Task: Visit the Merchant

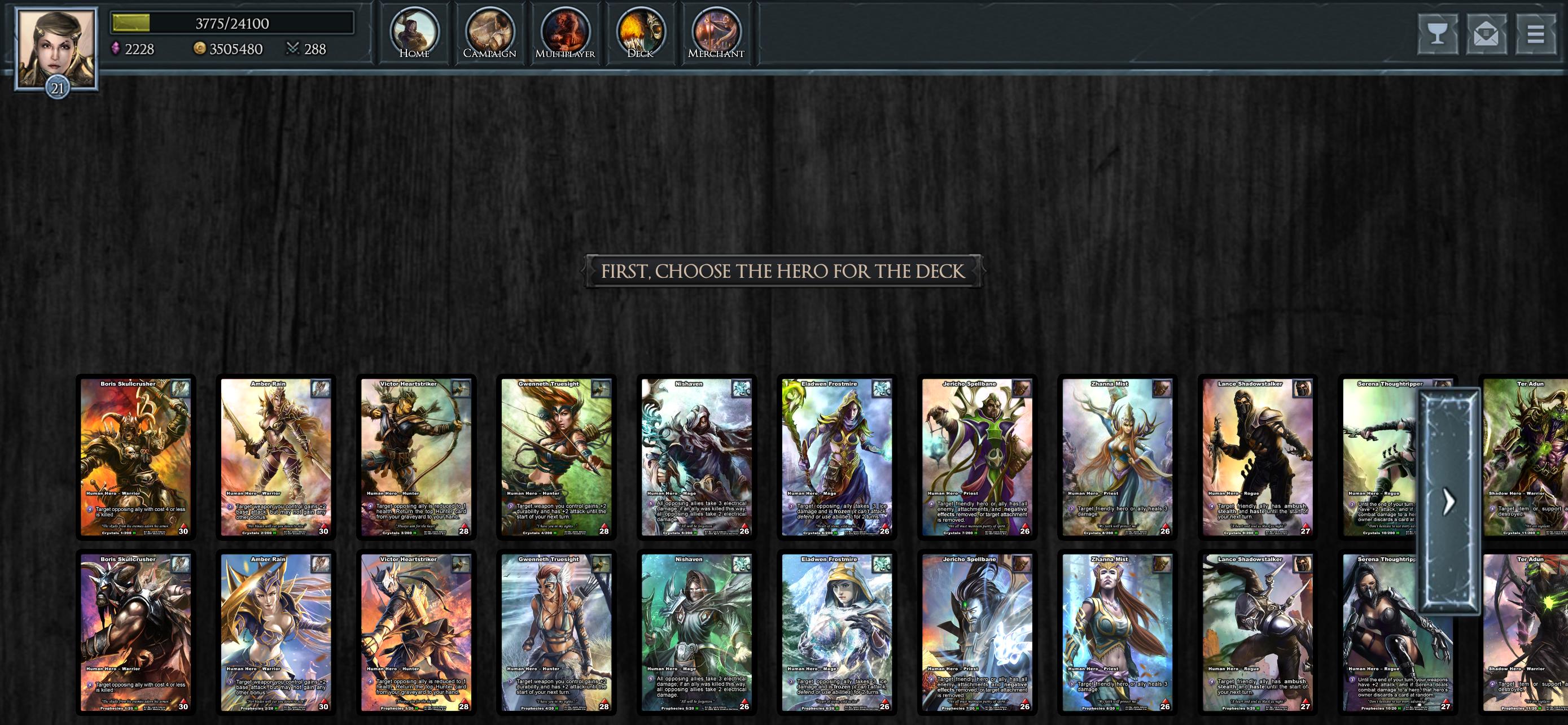Action: (716, 33)
